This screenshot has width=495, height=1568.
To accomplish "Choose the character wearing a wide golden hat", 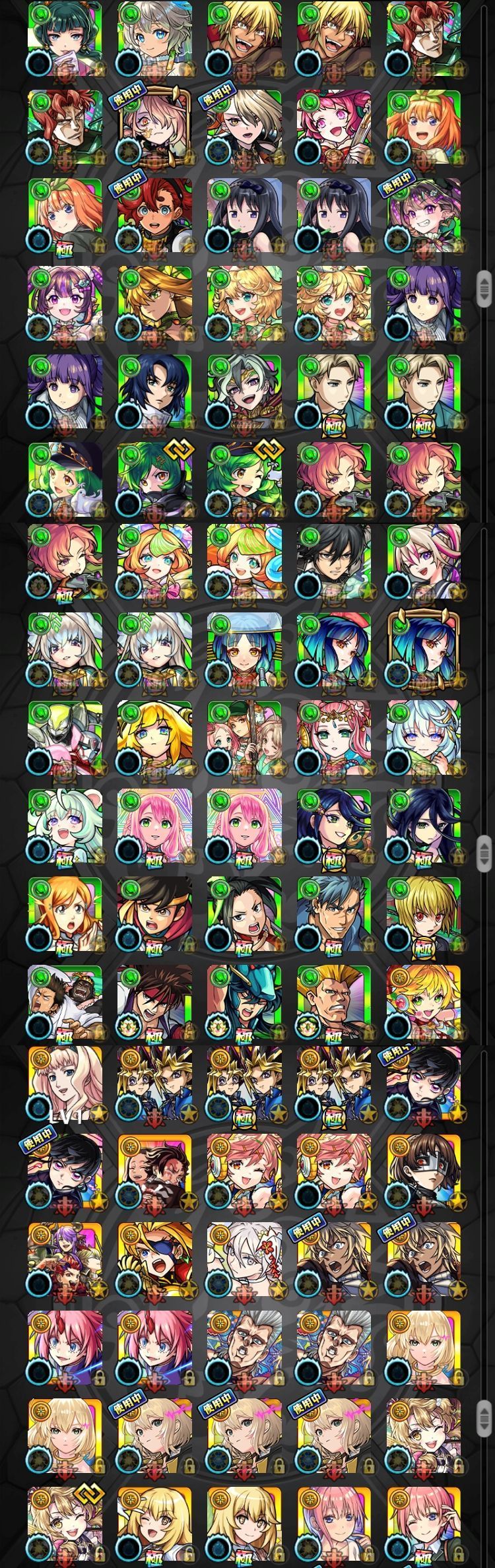I will 154,304.
